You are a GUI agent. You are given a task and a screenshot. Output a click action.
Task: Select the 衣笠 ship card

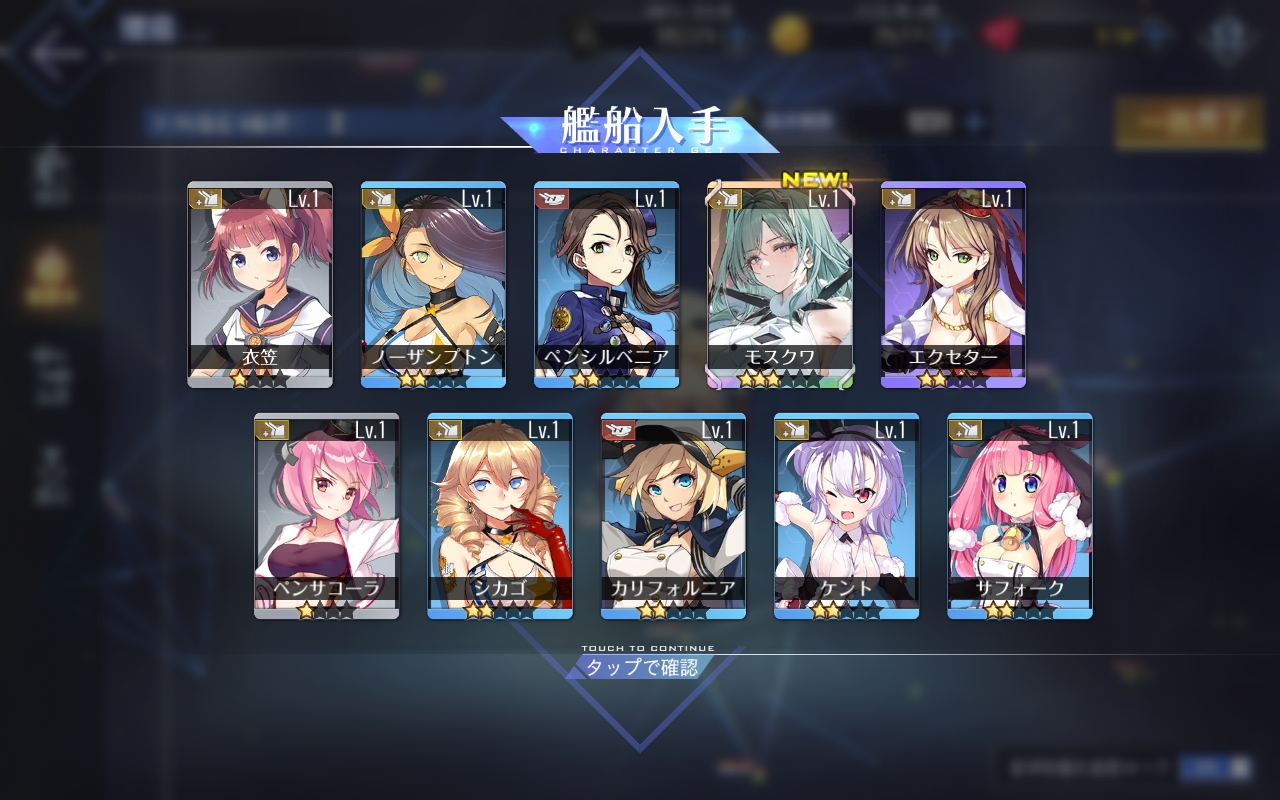260,285
